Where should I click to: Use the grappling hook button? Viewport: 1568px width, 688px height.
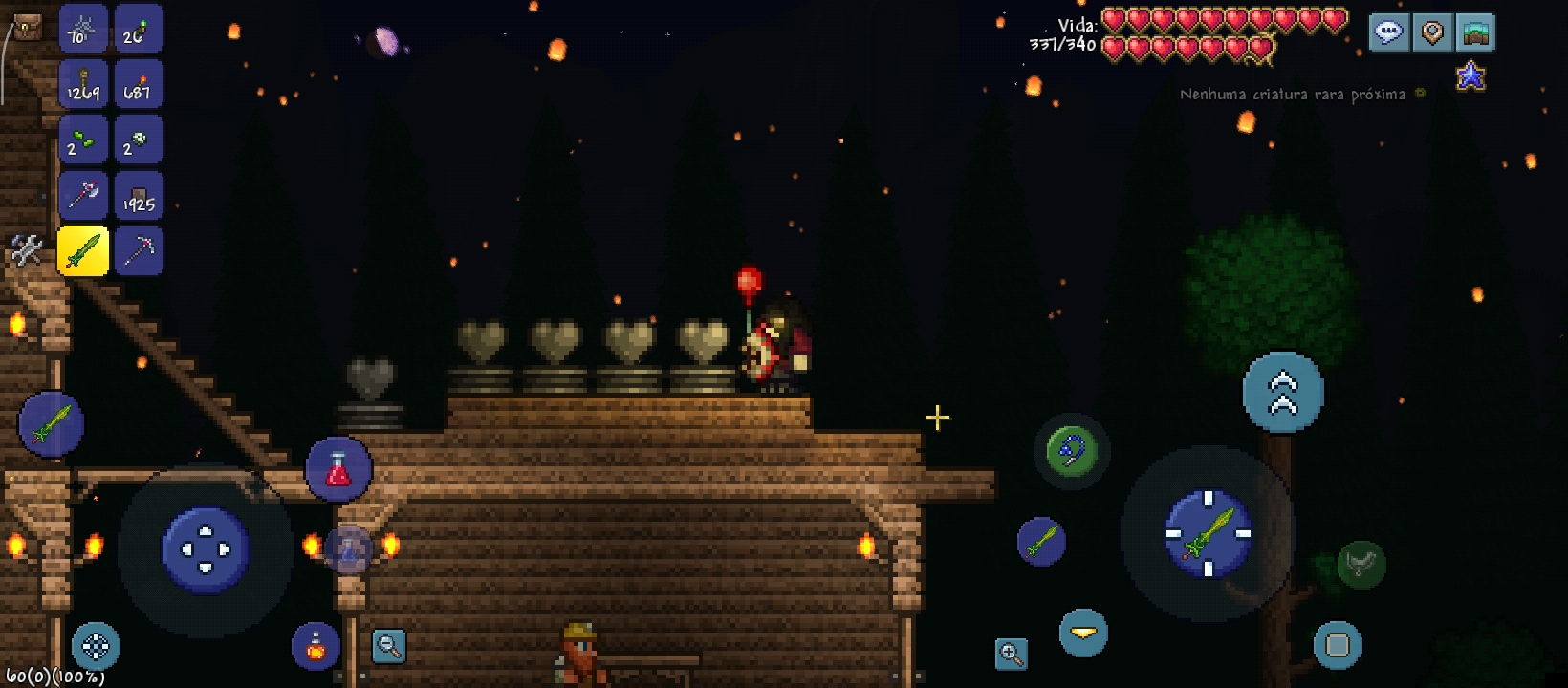pos(1071,451)
